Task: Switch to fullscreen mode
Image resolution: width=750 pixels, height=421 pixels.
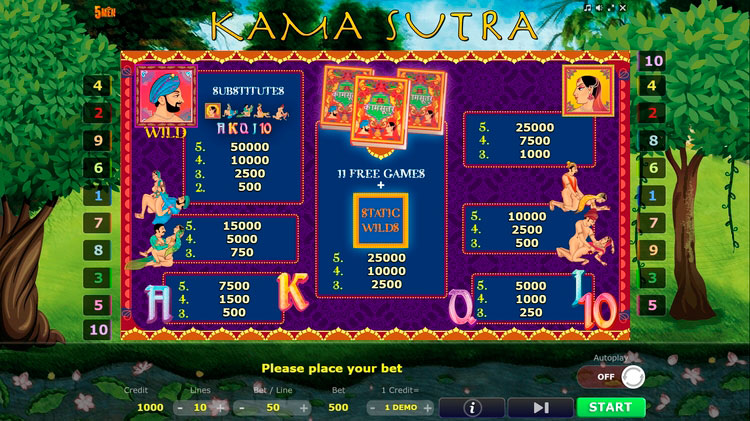Action: pos(609,6)
